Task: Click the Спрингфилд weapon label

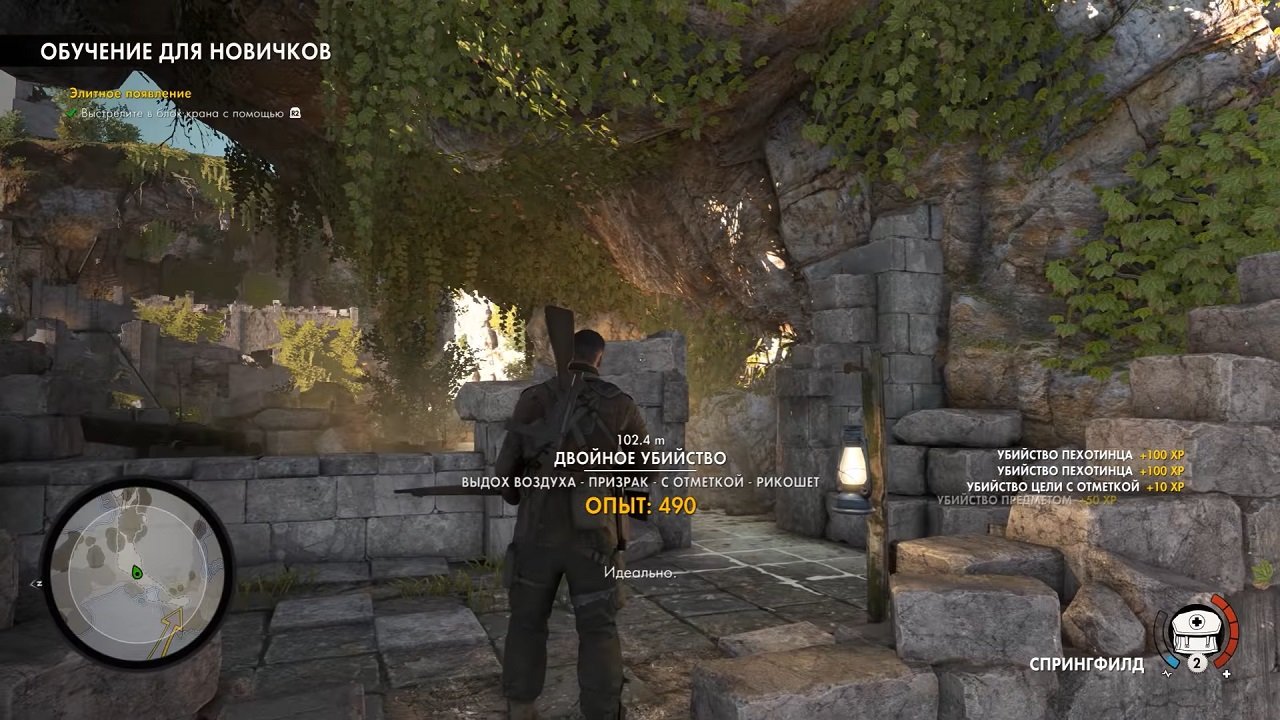Action: point(1090,662)
